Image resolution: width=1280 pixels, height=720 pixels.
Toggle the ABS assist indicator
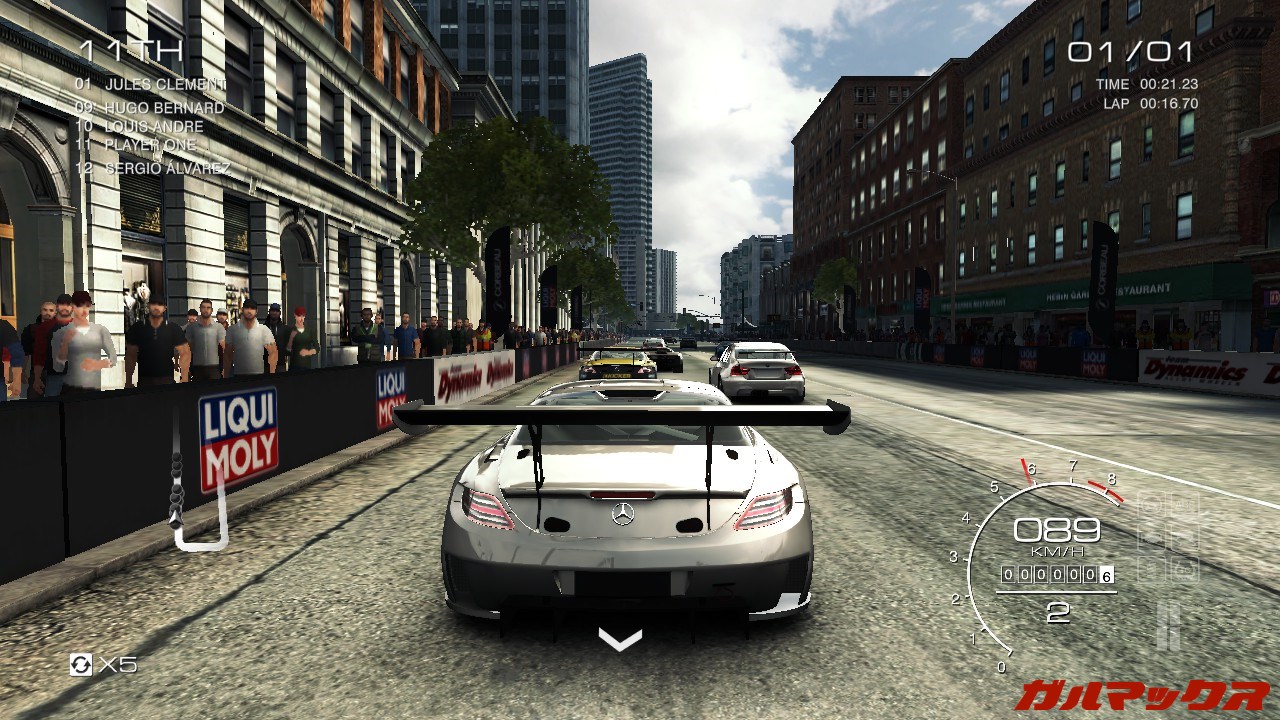(x=1184, y=503)
